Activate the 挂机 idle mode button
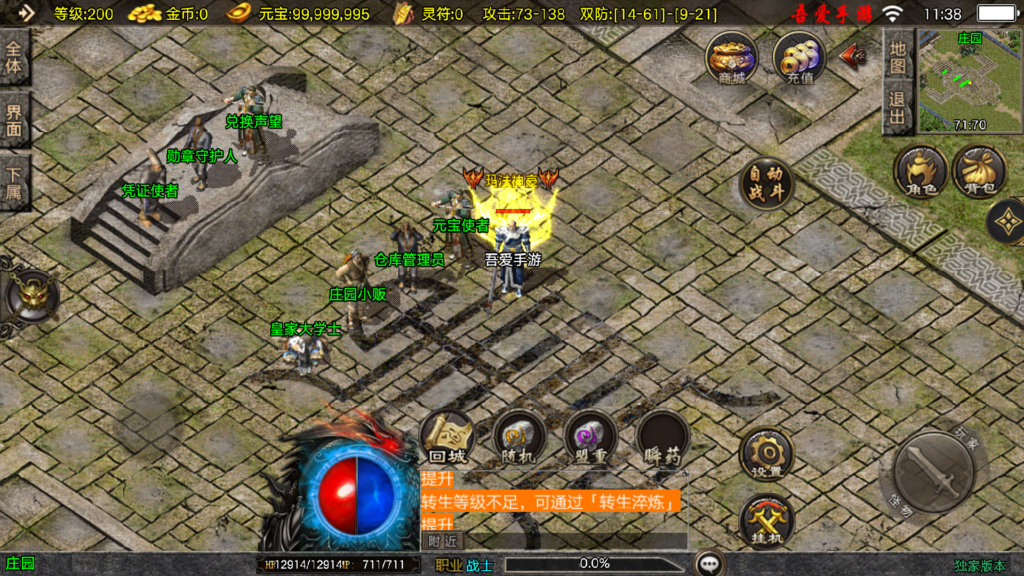 [766, 521]
